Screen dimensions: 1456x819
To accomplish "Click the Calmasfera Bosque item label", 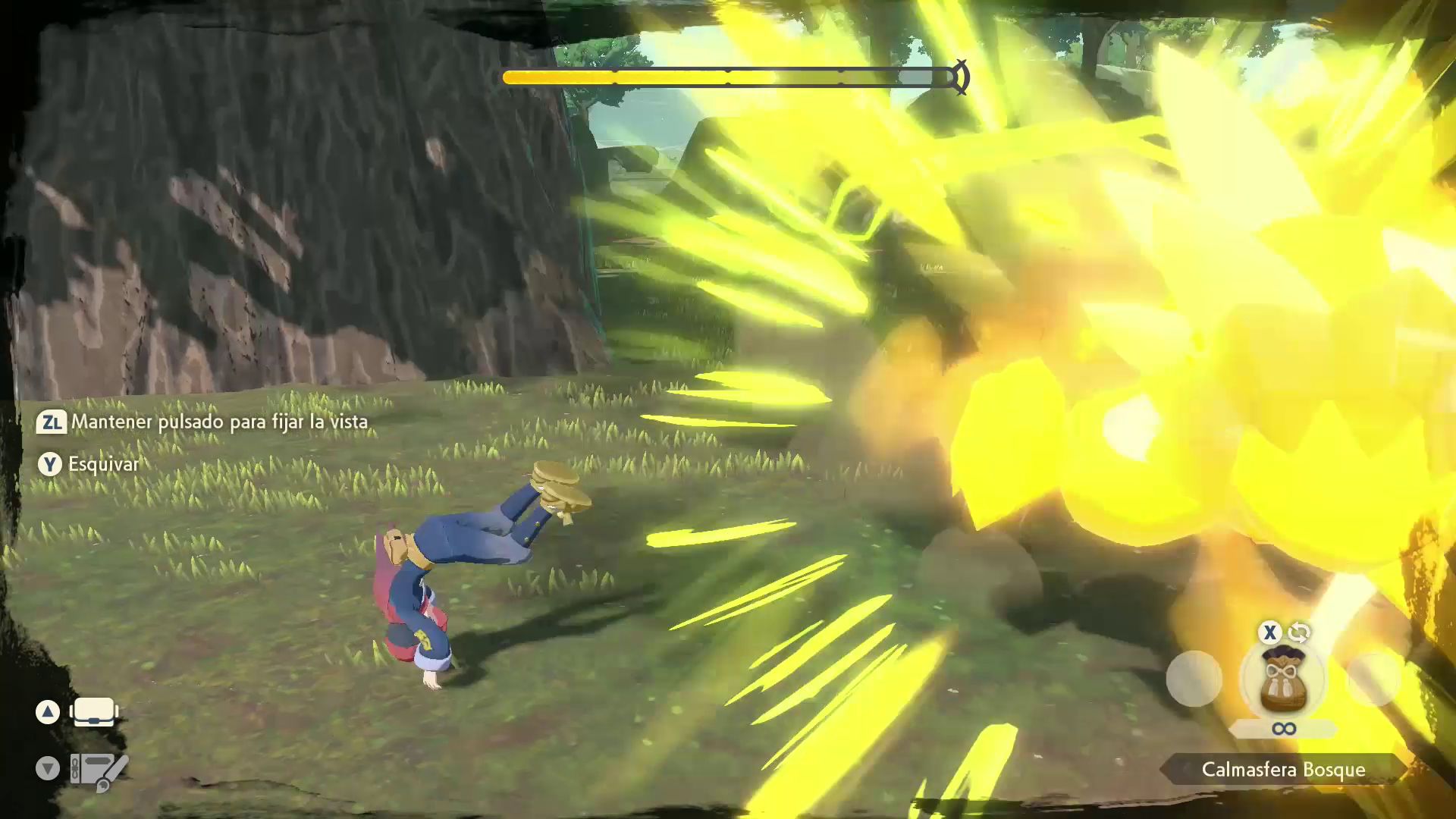I will [x=1283, y=770].
